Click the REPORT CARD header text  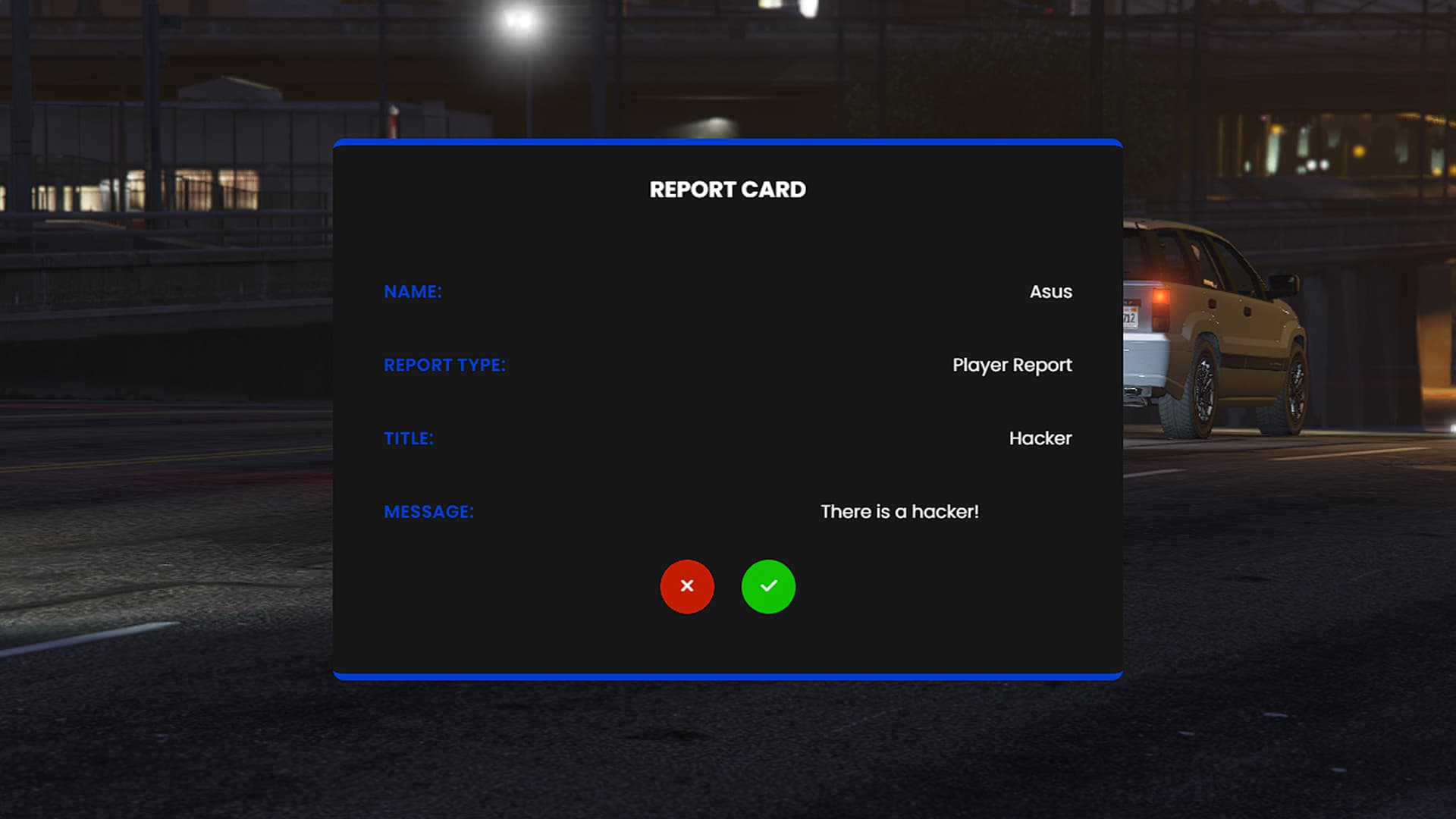[727, 190]
